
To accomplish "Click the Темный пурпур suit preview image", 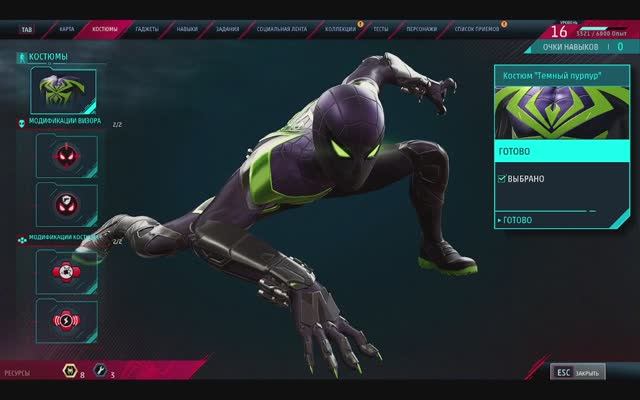I will click(562, 114).
